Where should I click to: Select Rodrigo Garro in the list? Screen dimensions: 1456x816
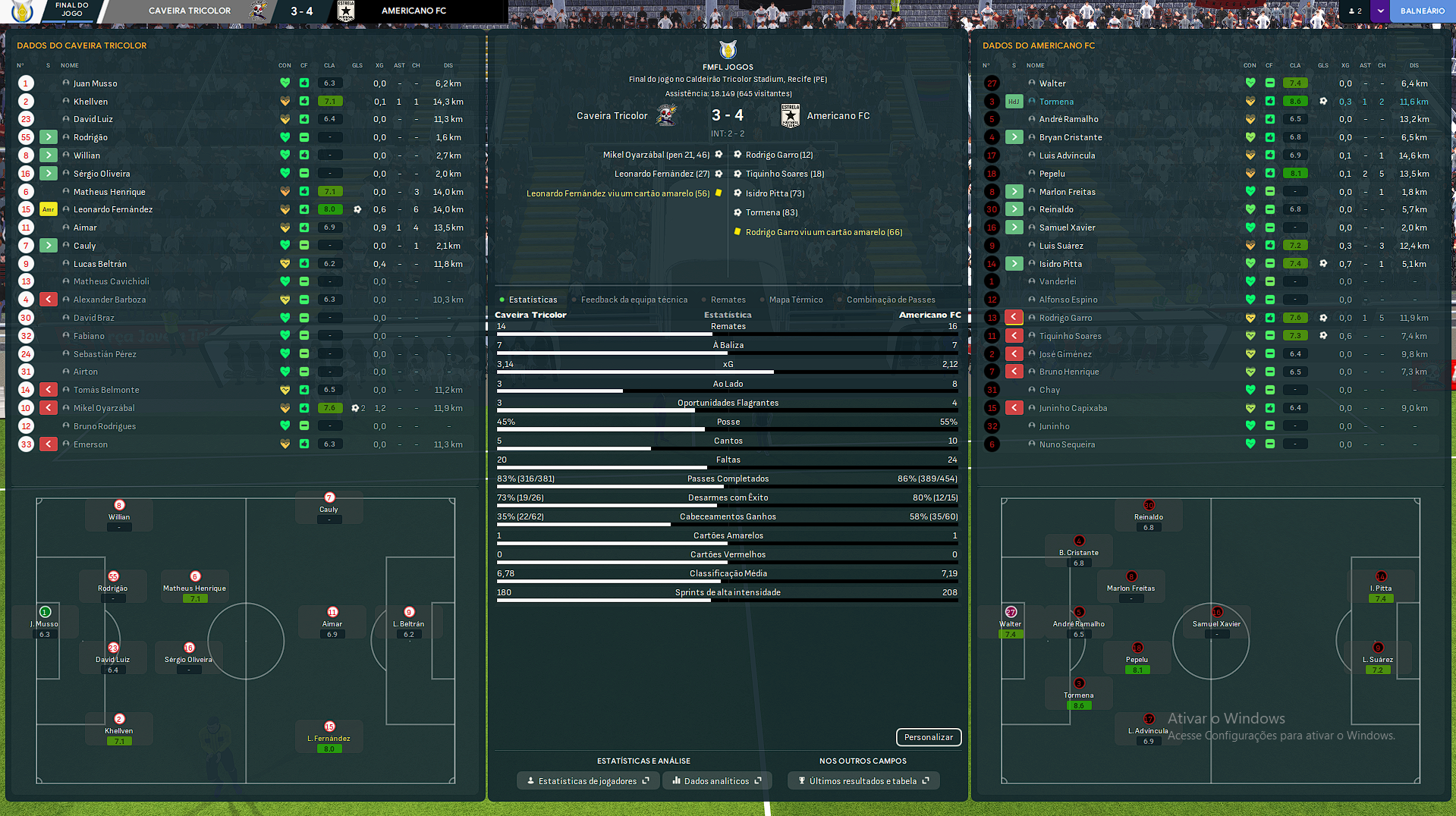click(1065, 318)
